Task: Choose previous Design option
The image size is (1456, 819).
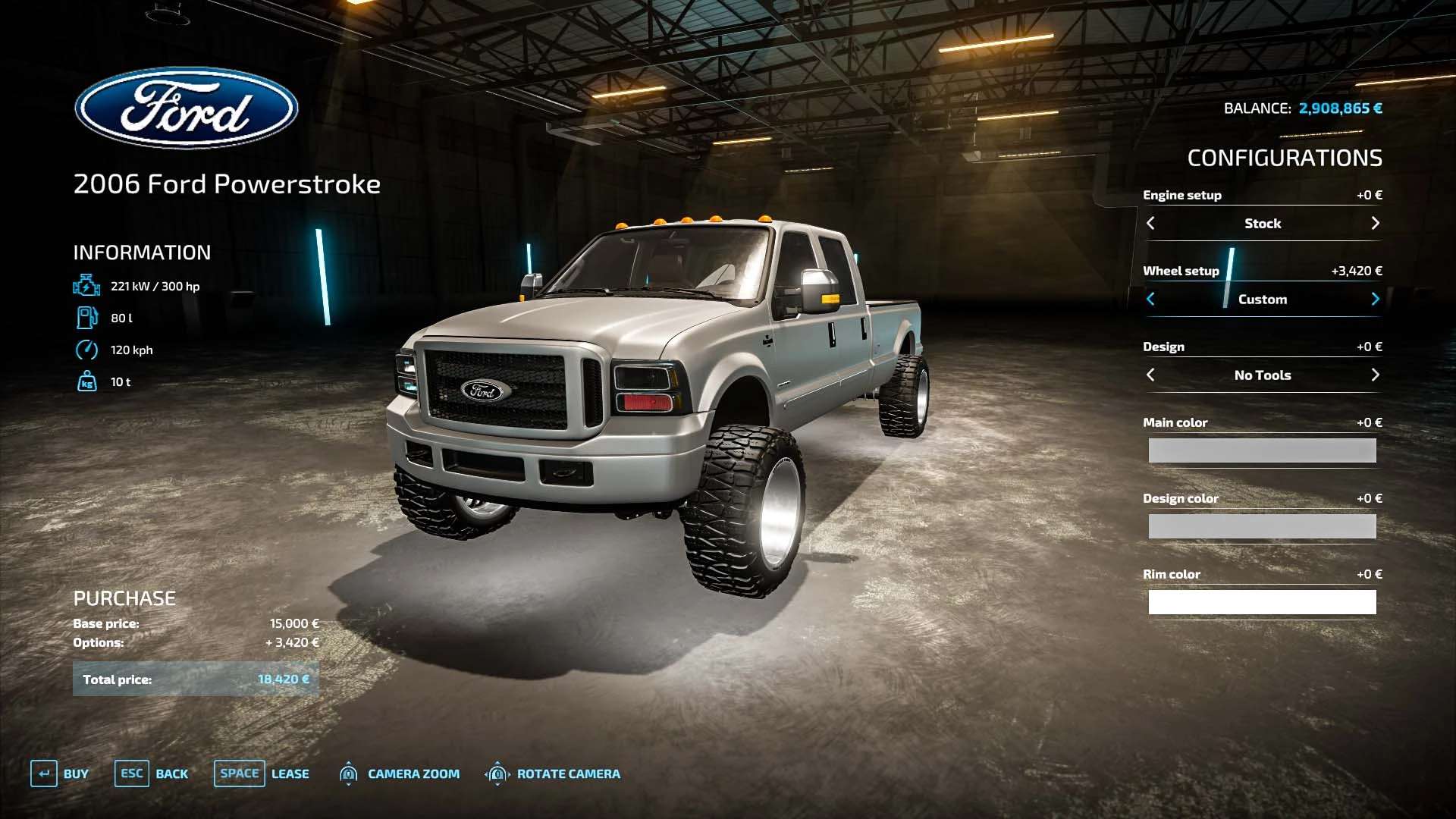Action: (1150, 375)
